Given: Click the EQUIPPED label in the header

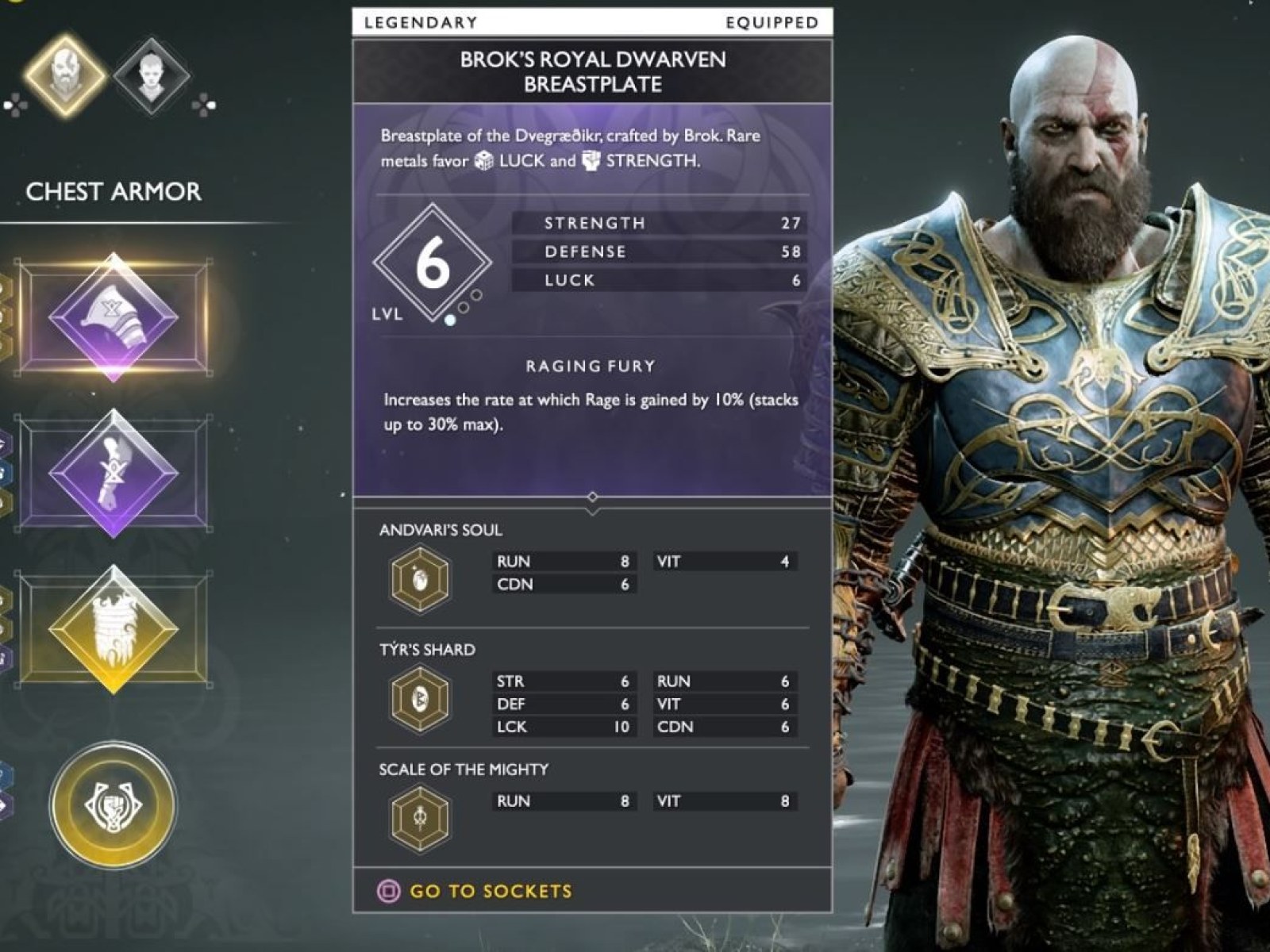Looking at the screenshot, I should pyautogui.click(x=770, y=22).
